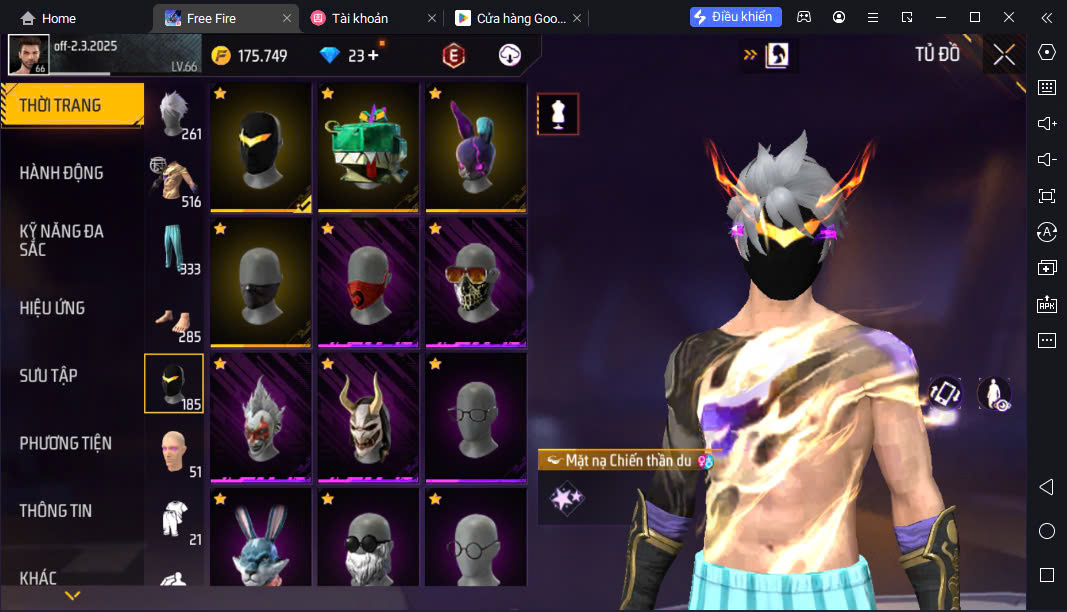
Task: Open the PHƯƠNG TIỆN section
Action: coord(66,443)
